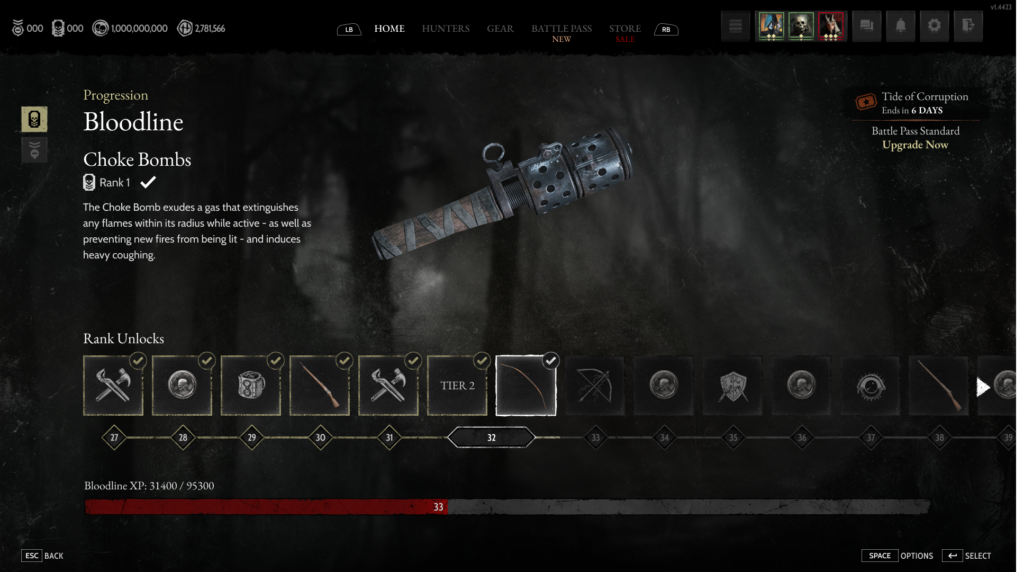Open the Battle Pass tab

[x=561, y=28]
